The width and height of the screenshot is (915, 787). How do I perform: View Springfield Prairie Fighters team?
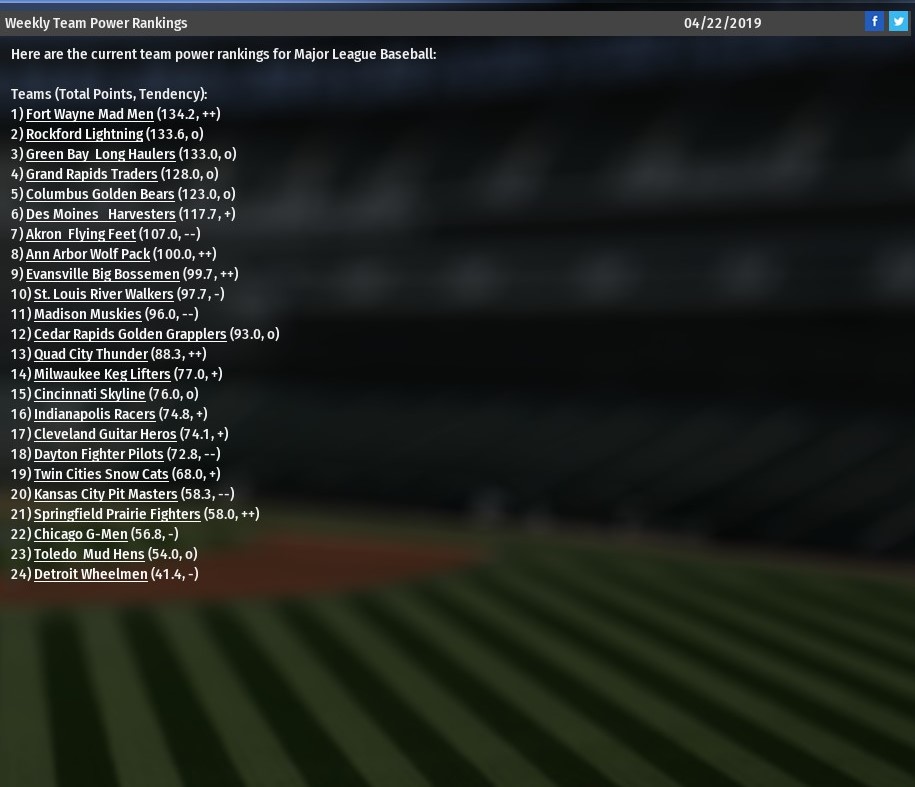117,514
